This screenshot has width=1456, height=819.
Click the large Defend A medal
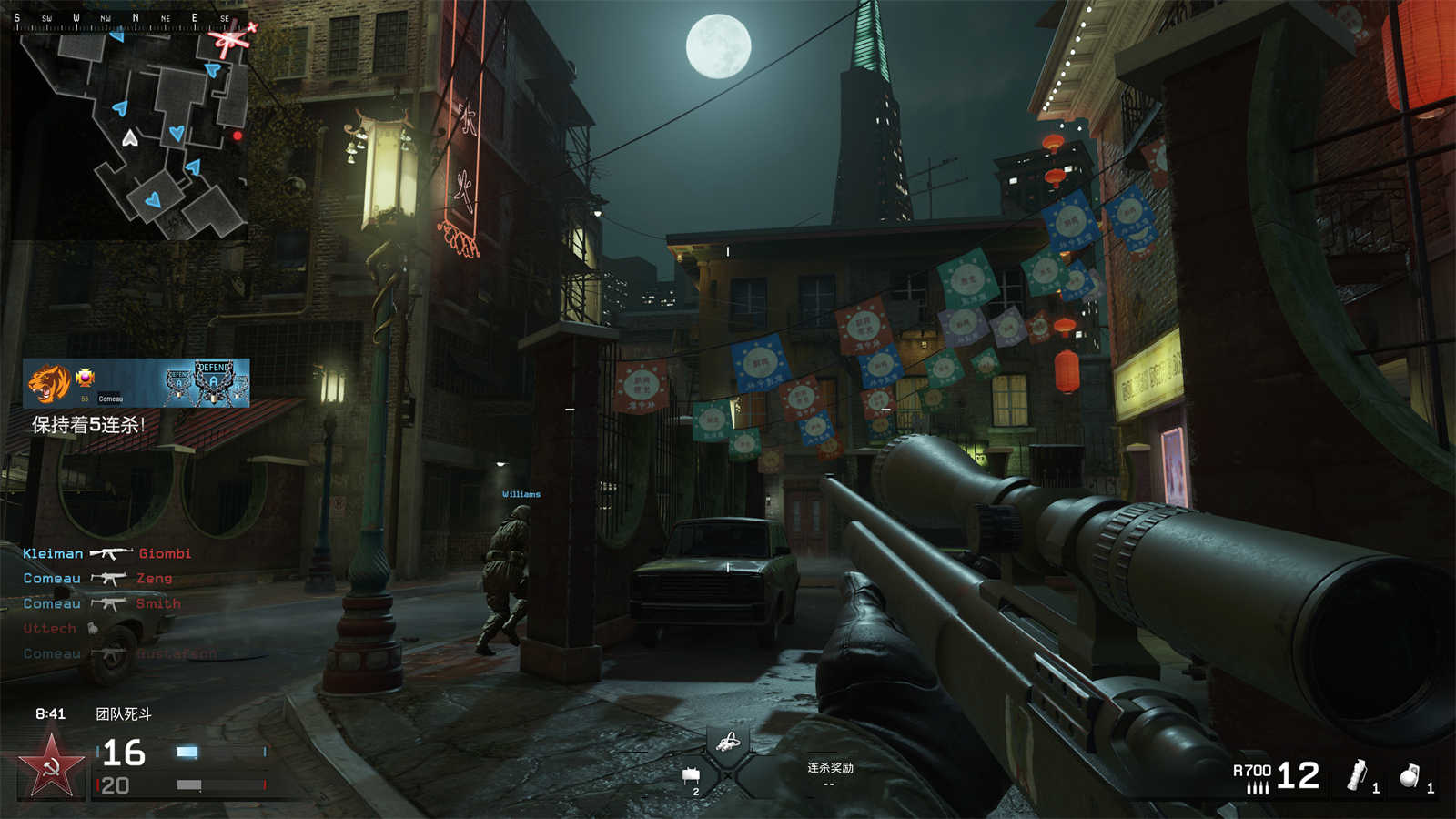pos(214,383)
